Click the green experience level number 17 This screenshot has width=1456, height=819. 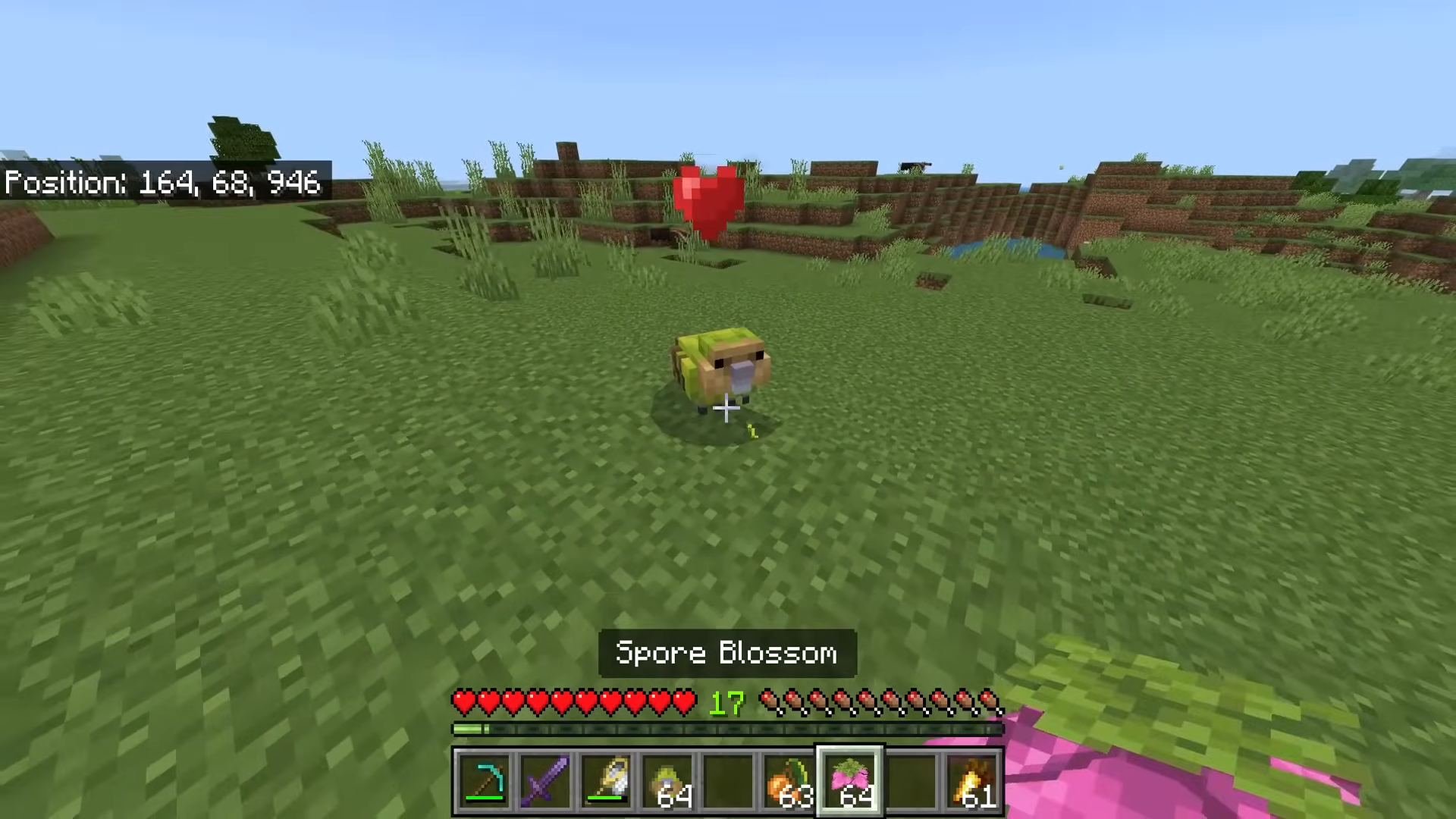pyautogui.click(x=726, y=704)
